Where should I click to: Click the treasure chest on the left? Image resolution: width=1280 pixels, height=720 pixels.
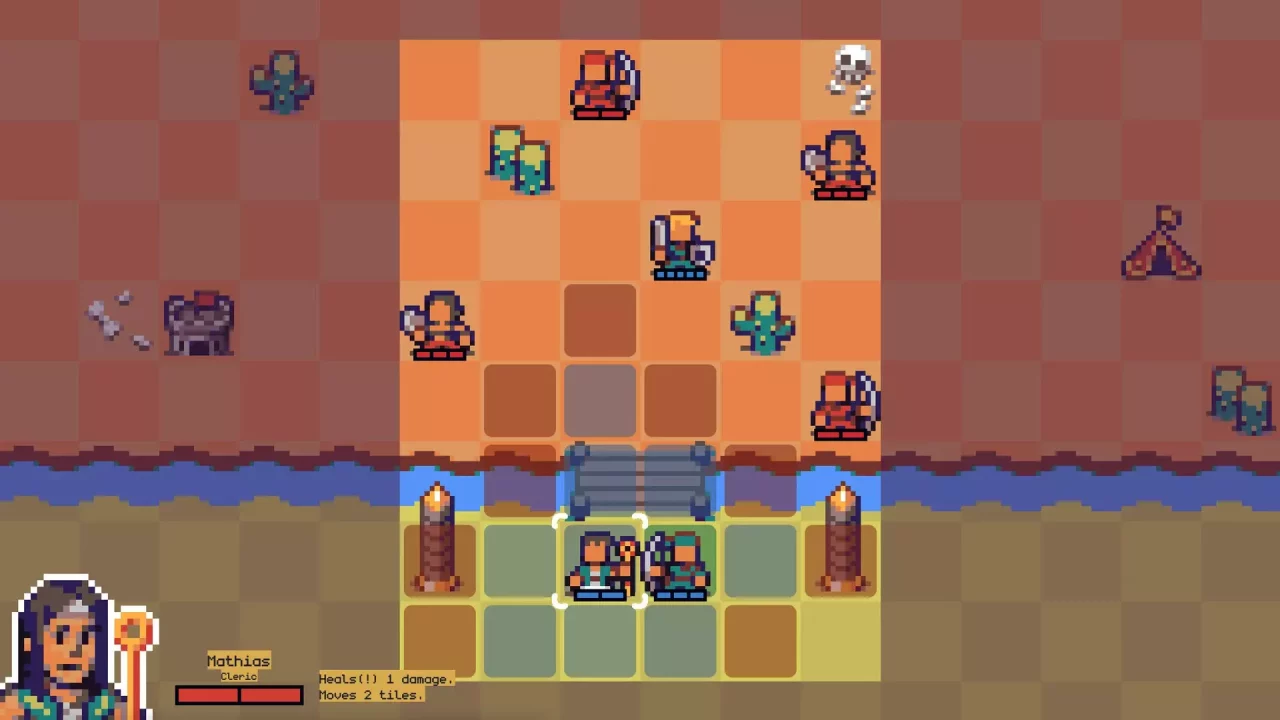(198, 320)
